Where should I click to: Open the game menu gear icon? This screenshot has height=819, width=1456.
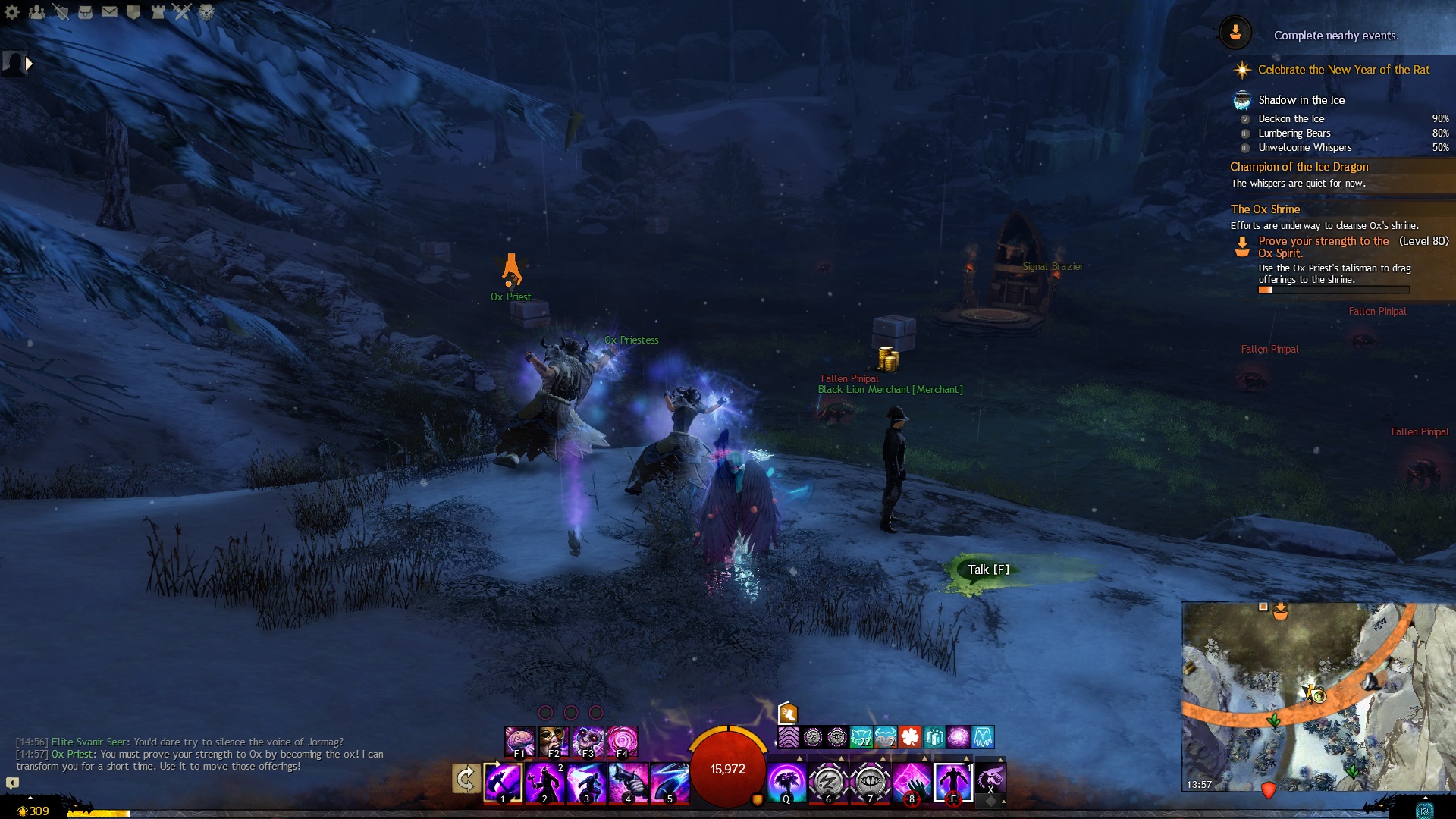[12, 12]
